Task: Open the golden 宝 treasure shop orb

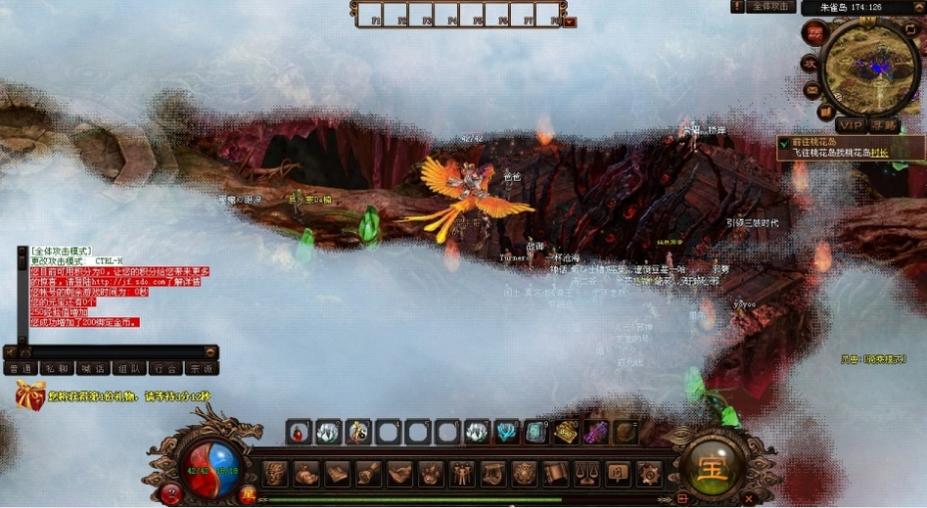Action: pyautogui.click(x=711, y=466)
